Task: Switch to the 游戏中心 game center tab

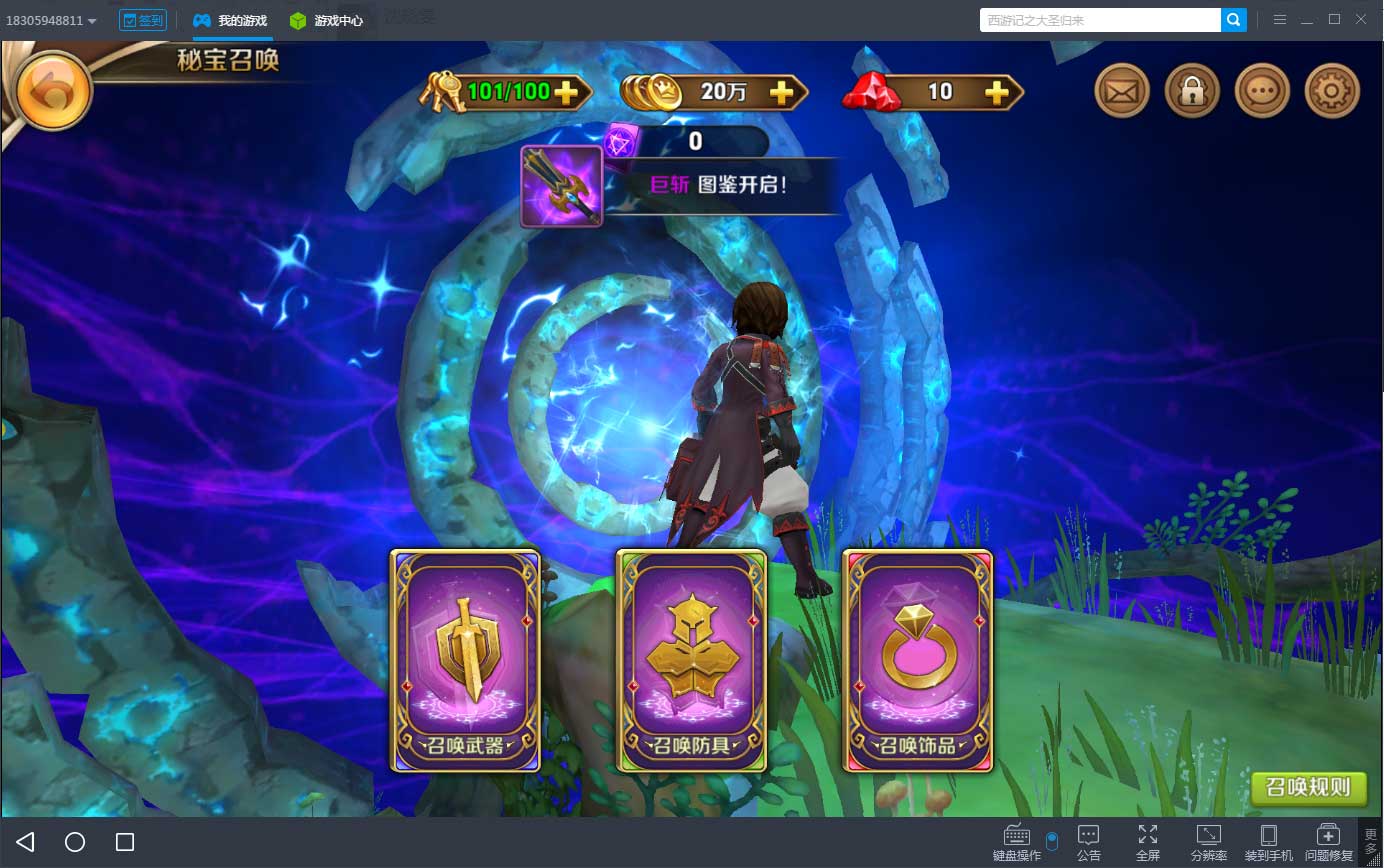Action: tap(327, 20)
